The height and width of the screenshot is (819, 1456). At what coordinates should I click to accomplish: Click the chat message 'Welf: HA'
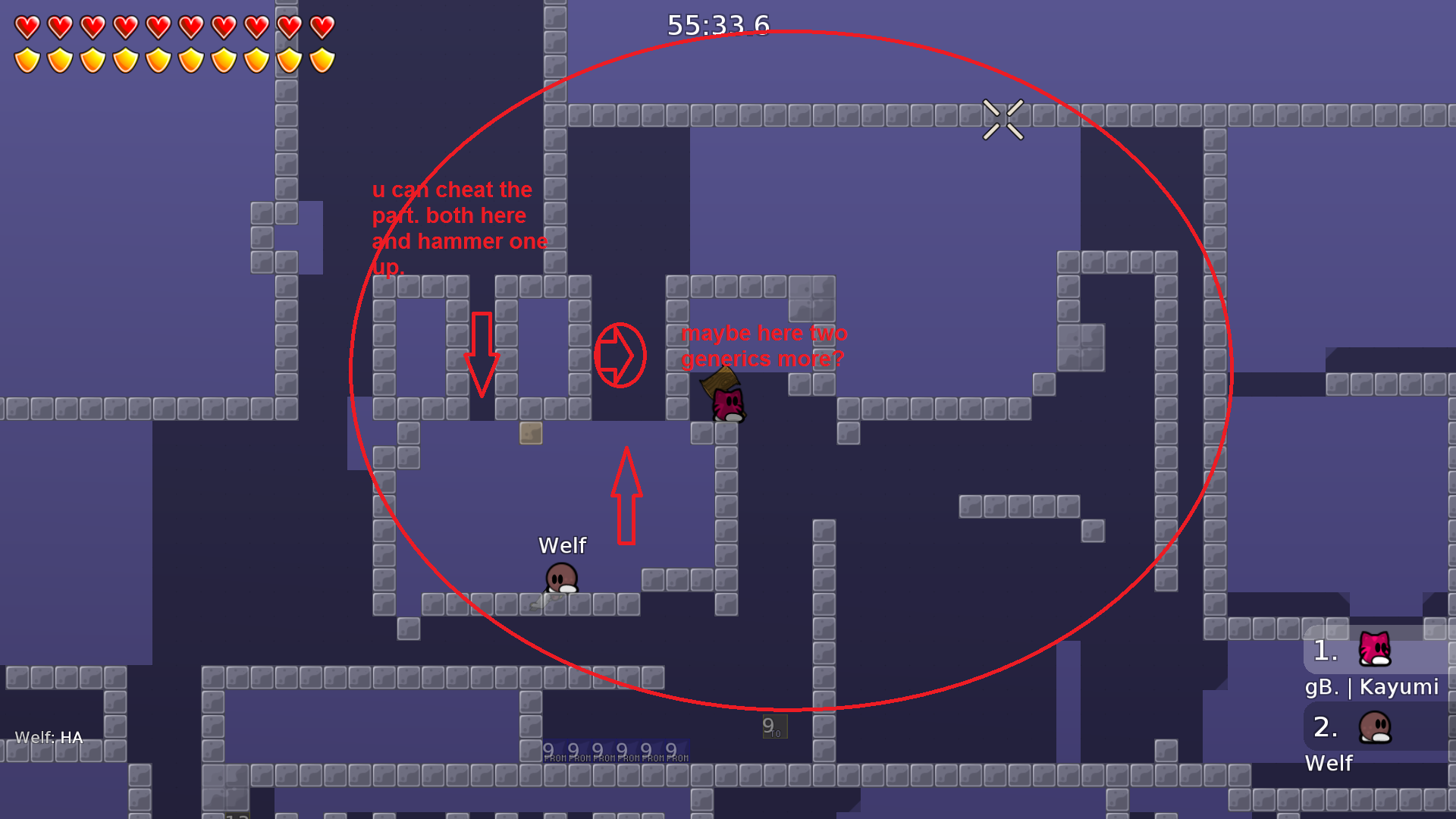[49, 736]
